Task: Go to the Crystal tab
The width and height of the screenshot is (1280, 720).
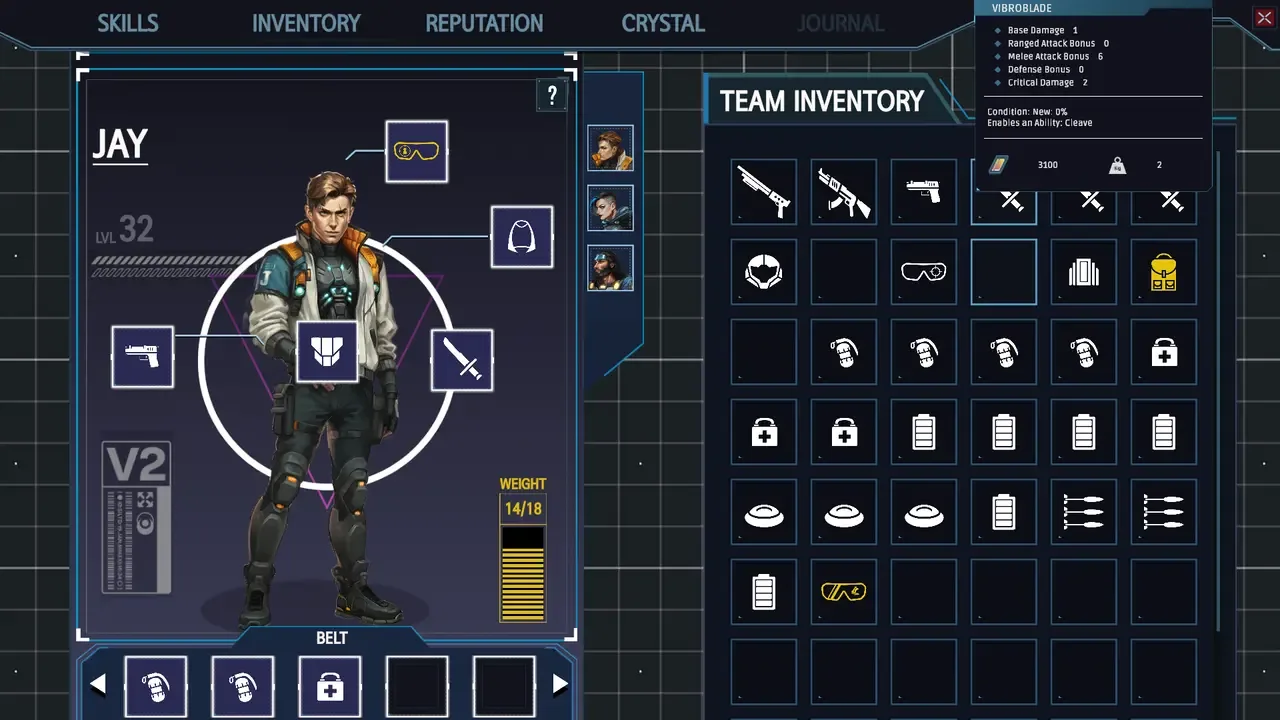Action: pyautogui.click(x=663, y=23)
